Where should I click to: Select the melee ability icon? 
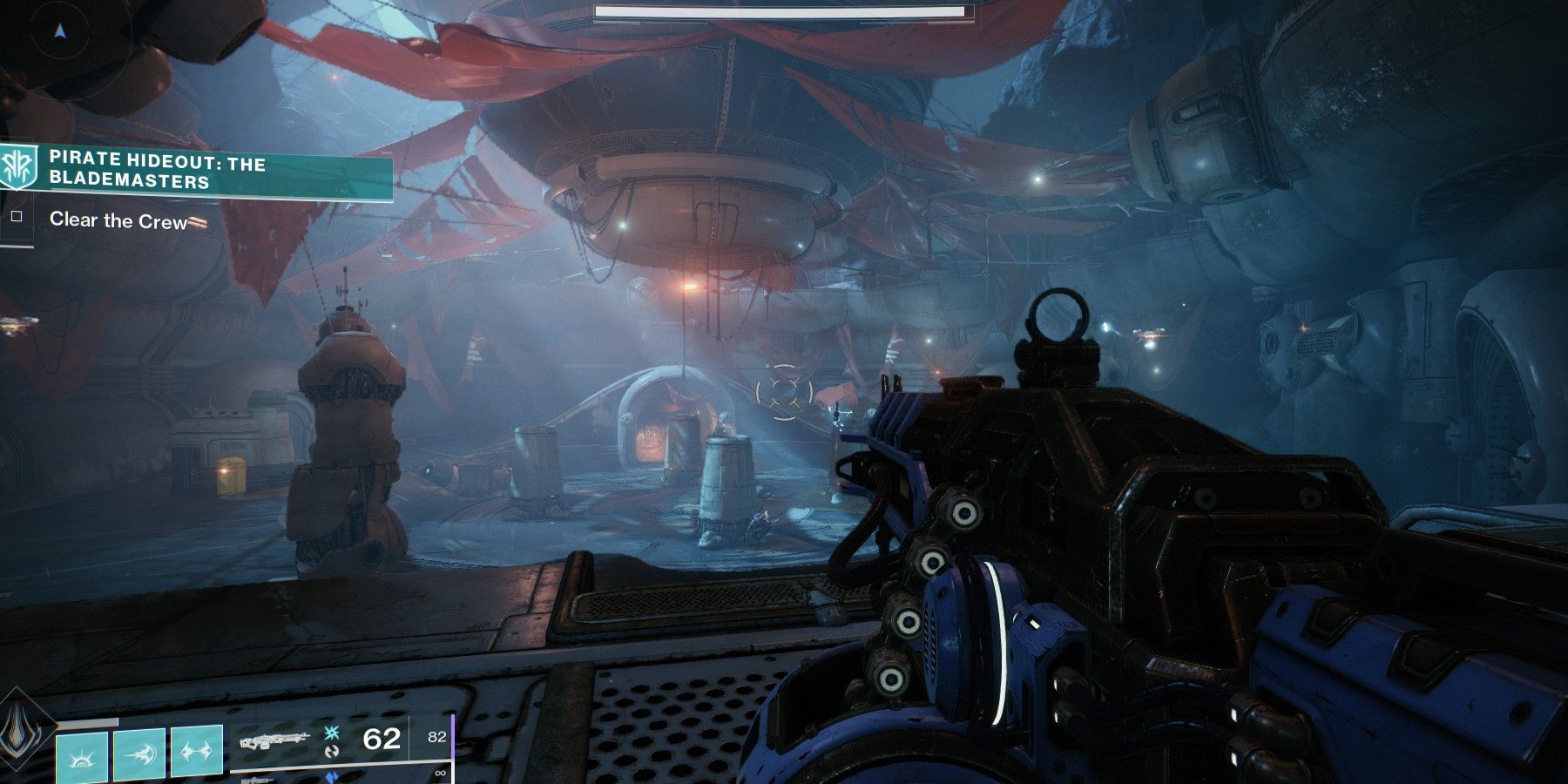pos(195,753)
